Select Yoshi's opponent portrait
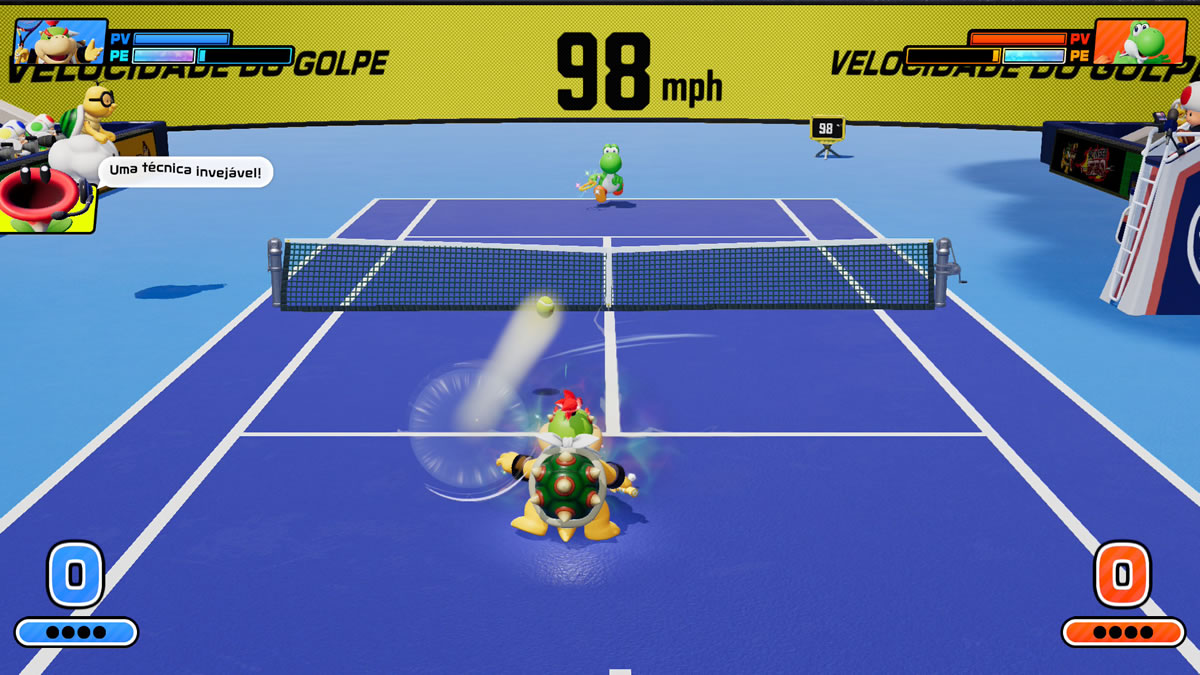 pos(1139,42)
